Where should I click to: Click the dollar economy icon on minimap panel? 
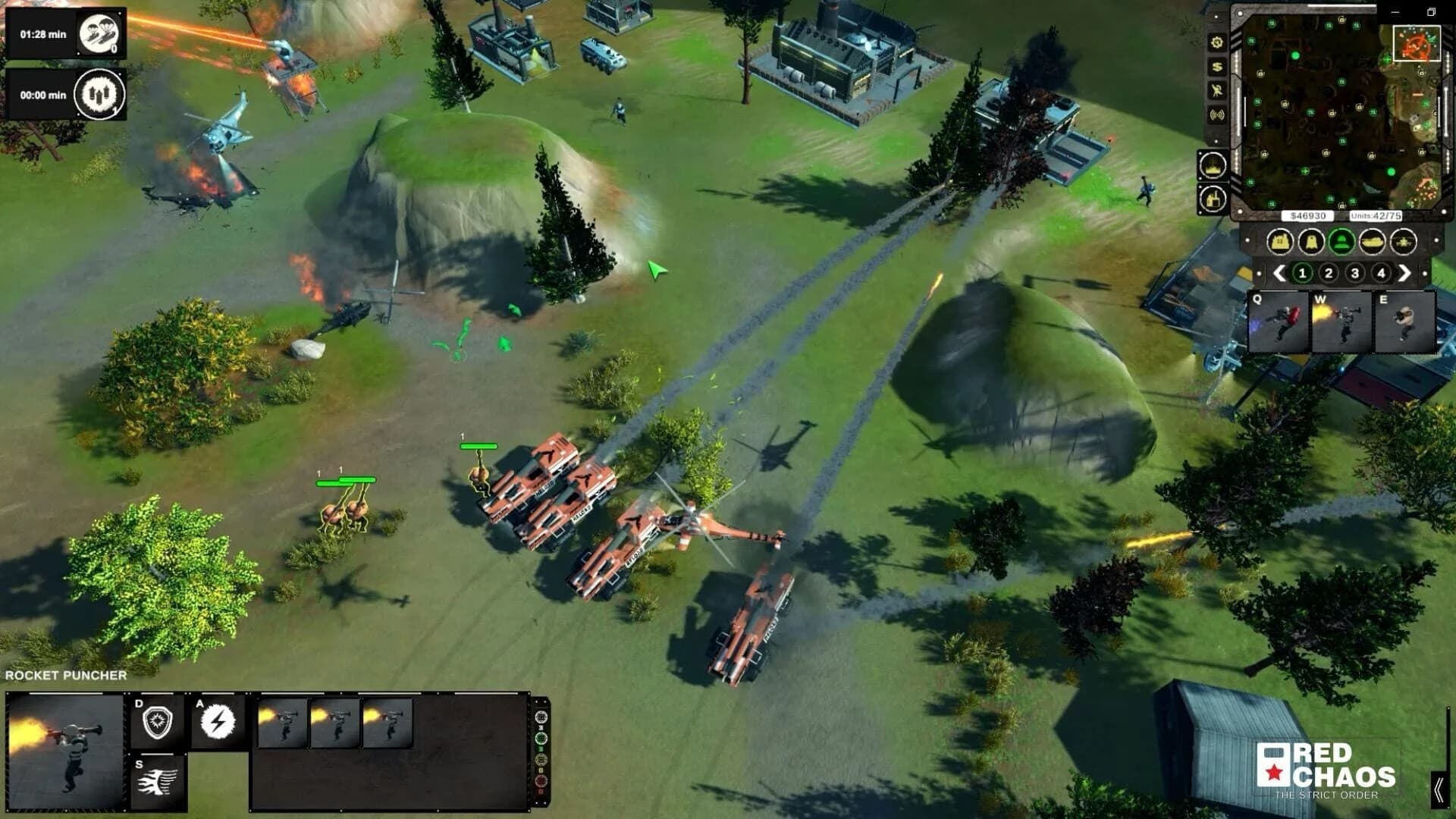point(1216,67)
